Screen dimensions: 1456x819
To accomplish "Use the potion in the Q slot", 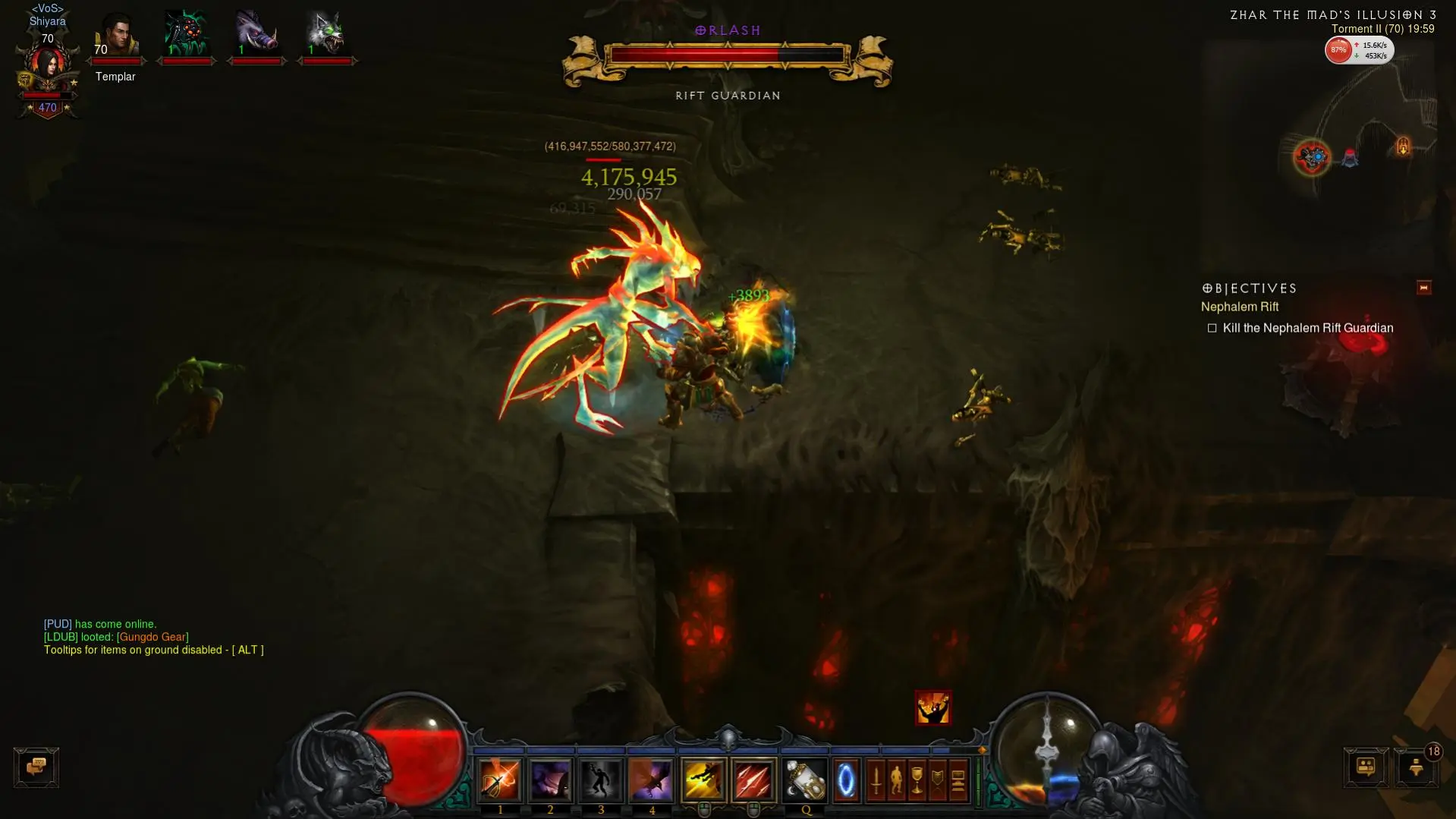I will (805, 780).
